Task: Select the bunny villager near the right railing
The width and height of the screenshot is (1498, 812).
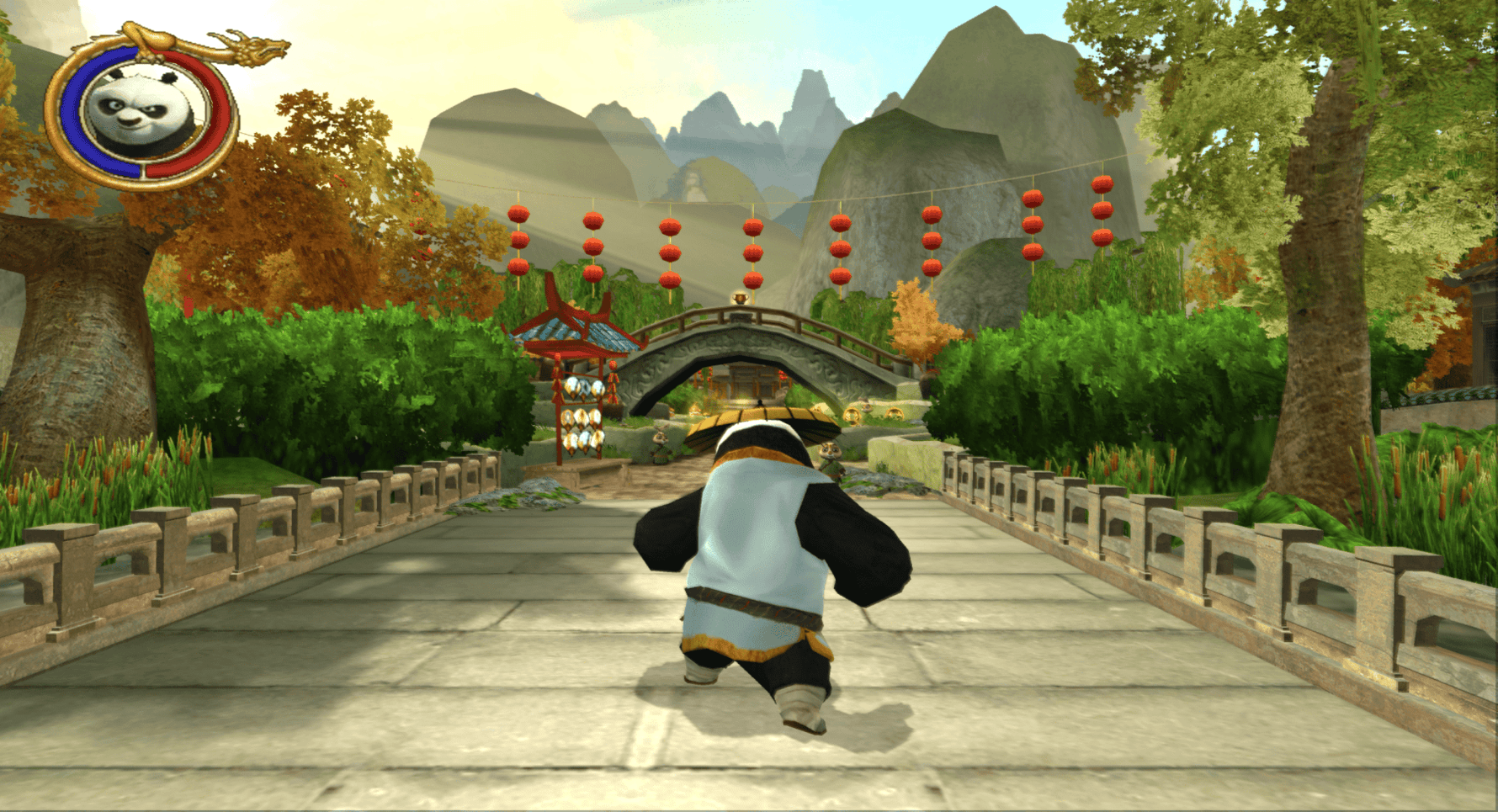Action: (x=829, y=449)
